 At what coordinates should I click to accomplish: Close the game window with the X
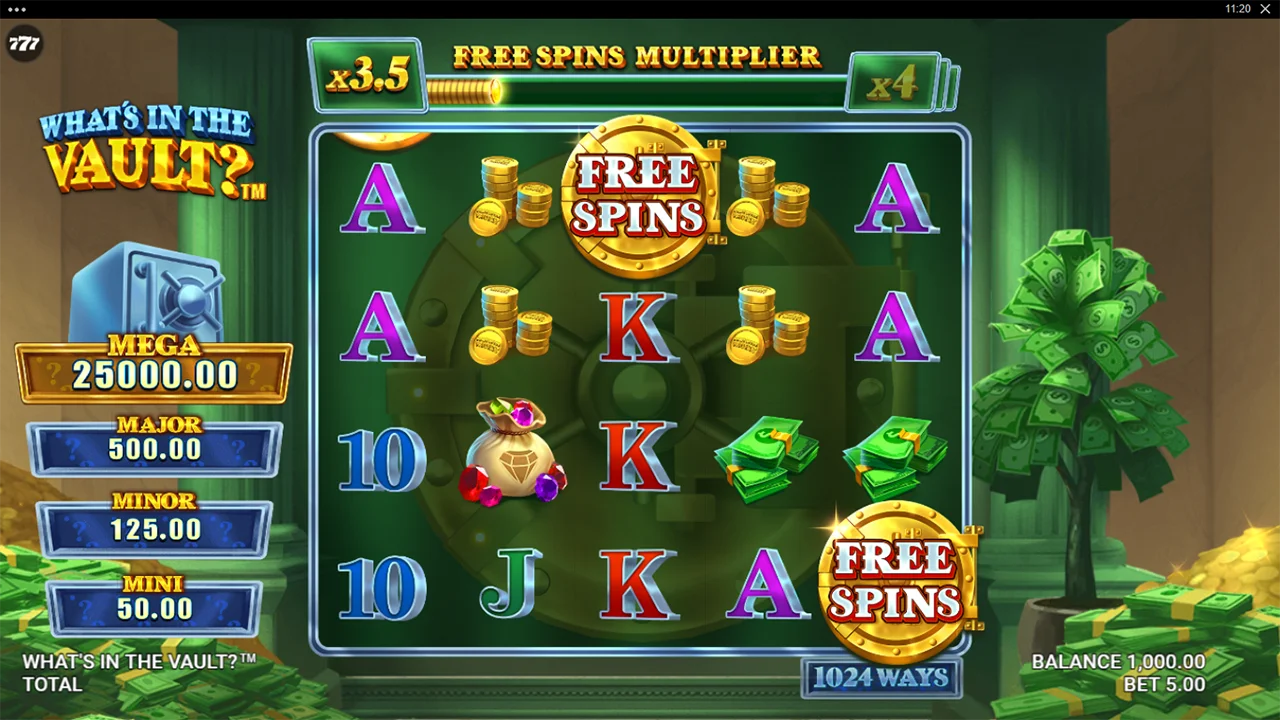click(1265, 9)
